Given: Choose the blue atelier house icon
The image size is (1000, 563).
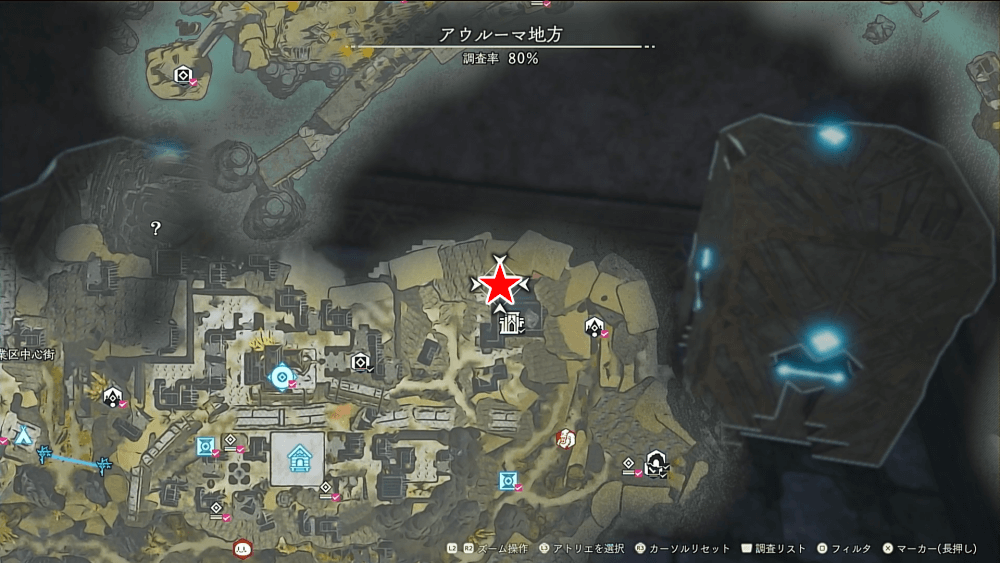Looking at the screenshot, I should [x=298, y=459].
